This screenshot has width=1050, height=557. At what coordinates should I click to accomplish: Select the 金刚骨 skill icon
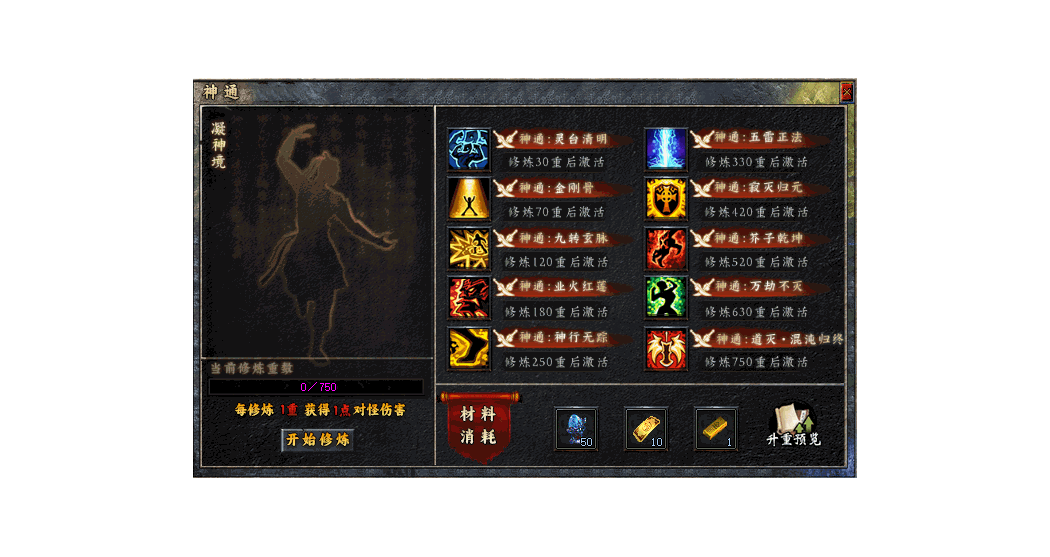click(x=468, y=198)
